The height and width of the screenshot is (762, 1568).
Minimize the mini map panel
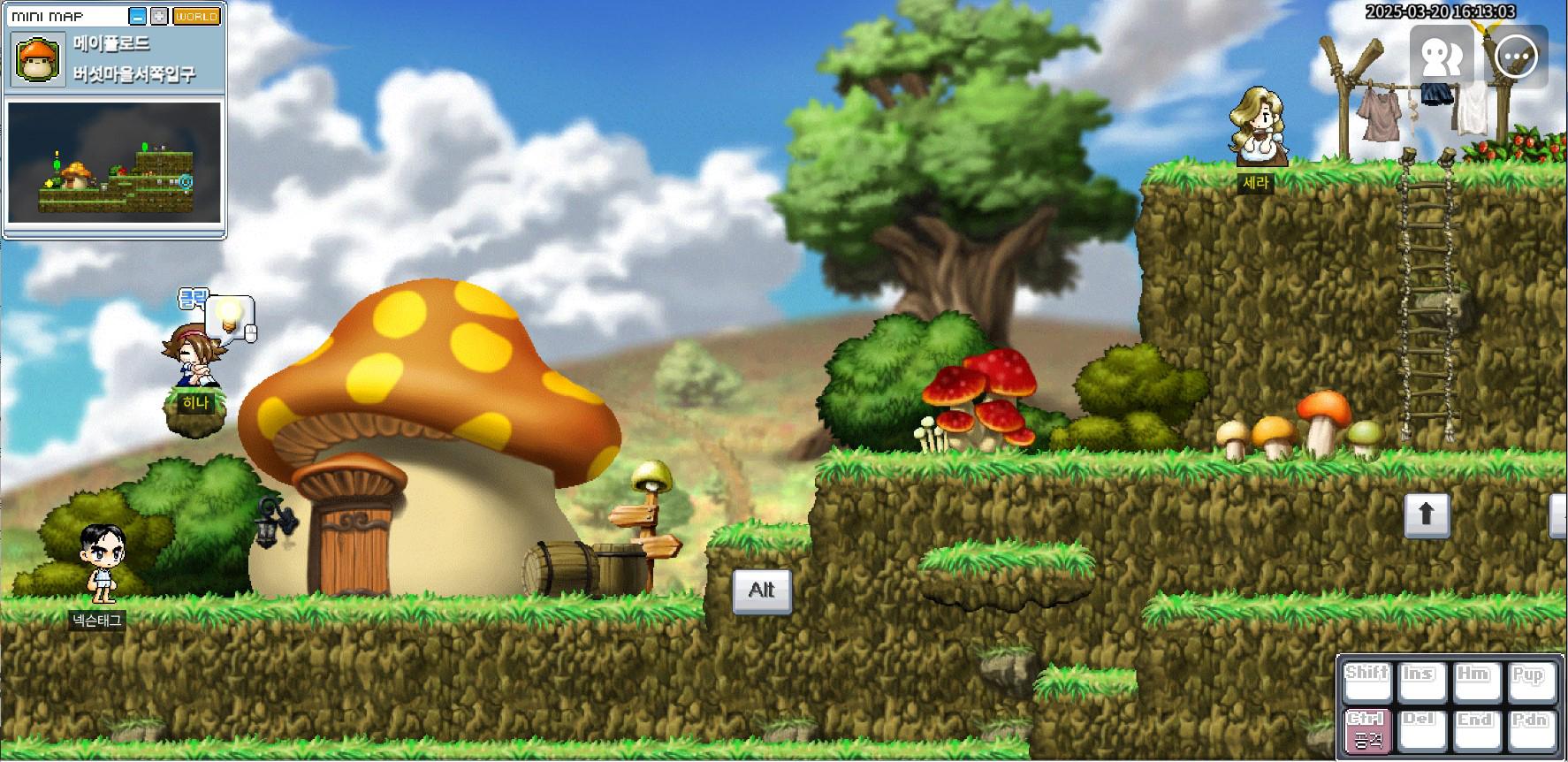click(x=137, y=16)
